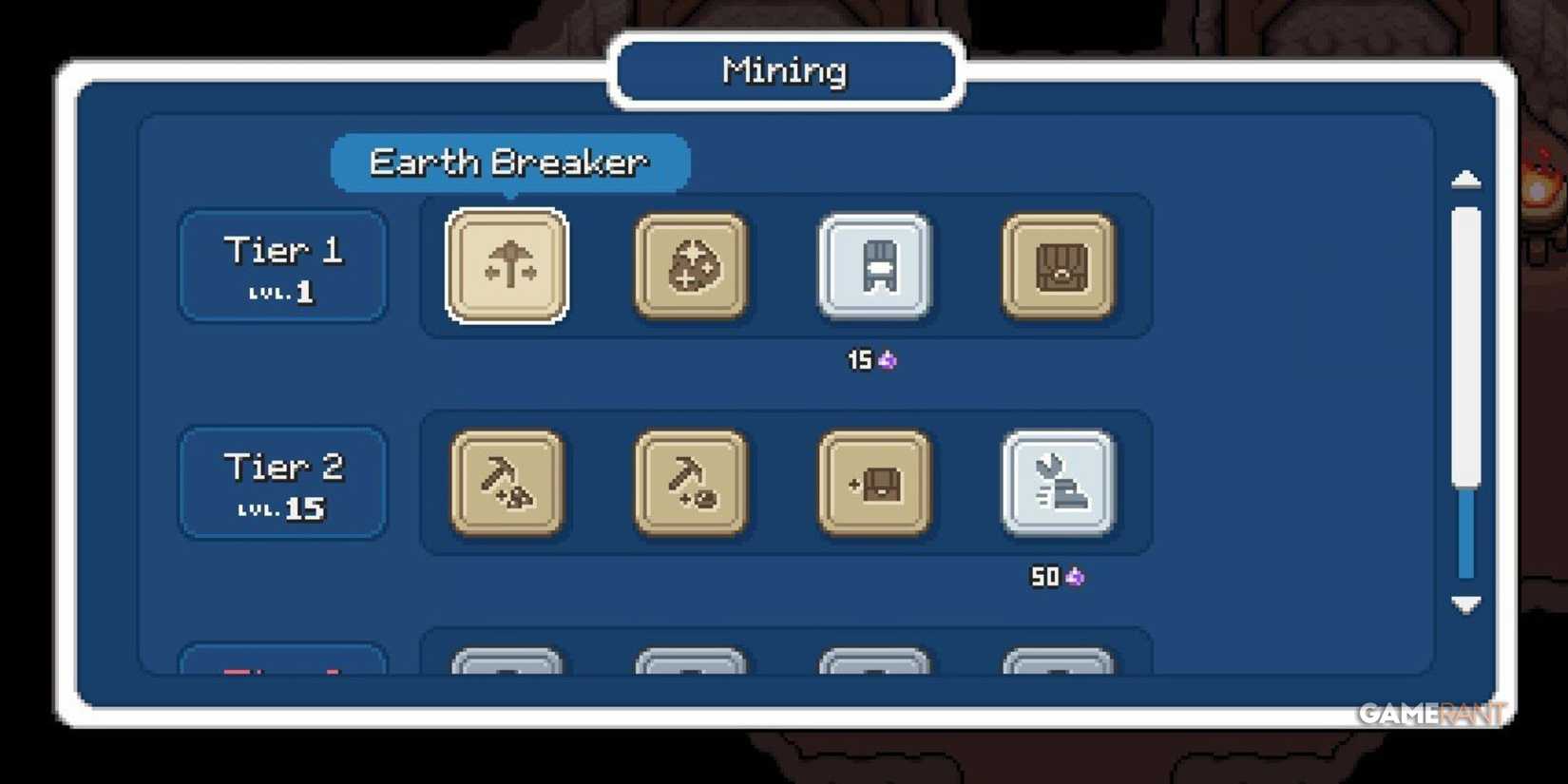The image size is (1568, 784).
Task: Select the first pickaxe skill in Tier 2
Action: pos(507,483)
